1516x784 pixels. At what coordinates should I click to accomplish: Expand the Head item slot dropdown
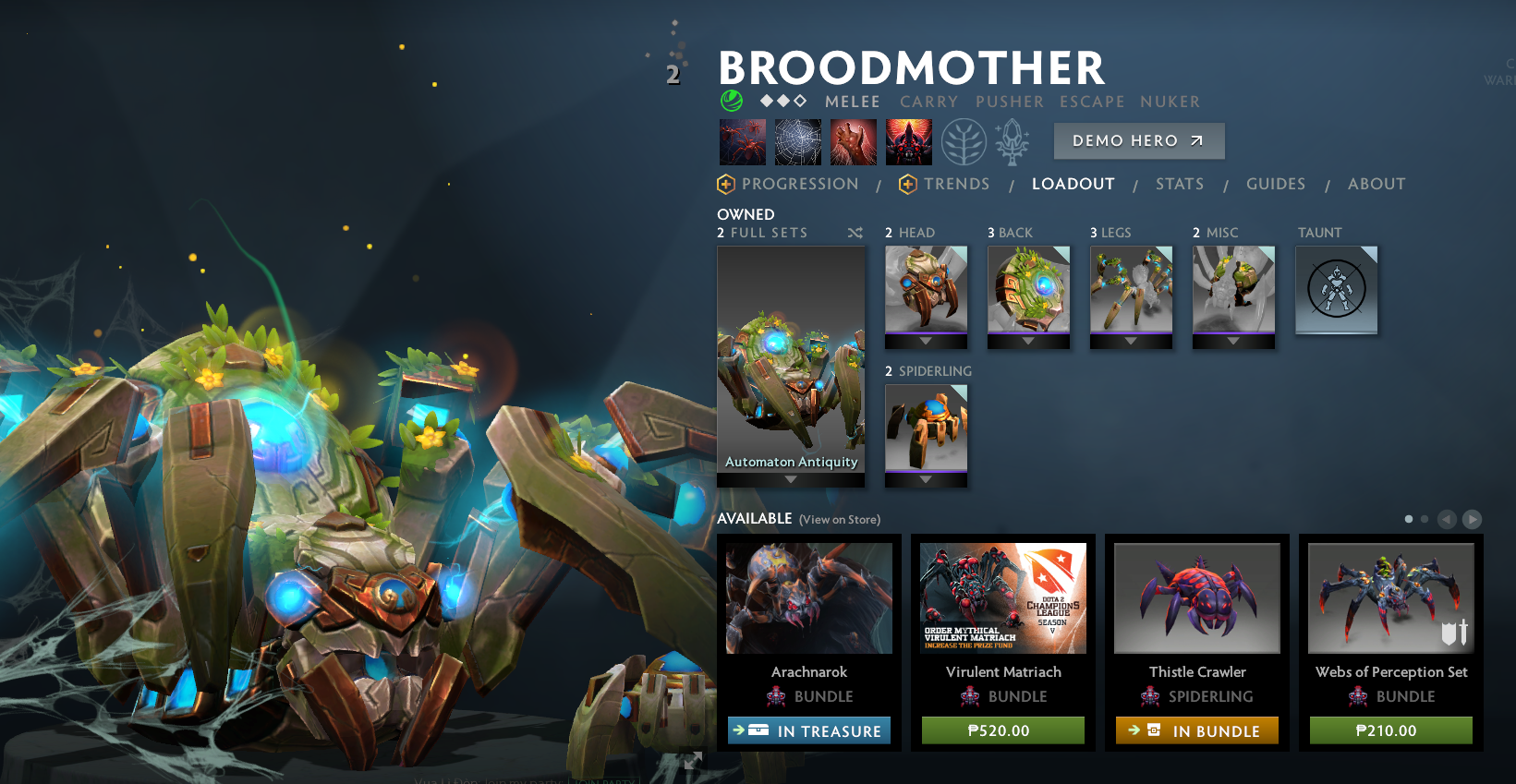(927, 341)
